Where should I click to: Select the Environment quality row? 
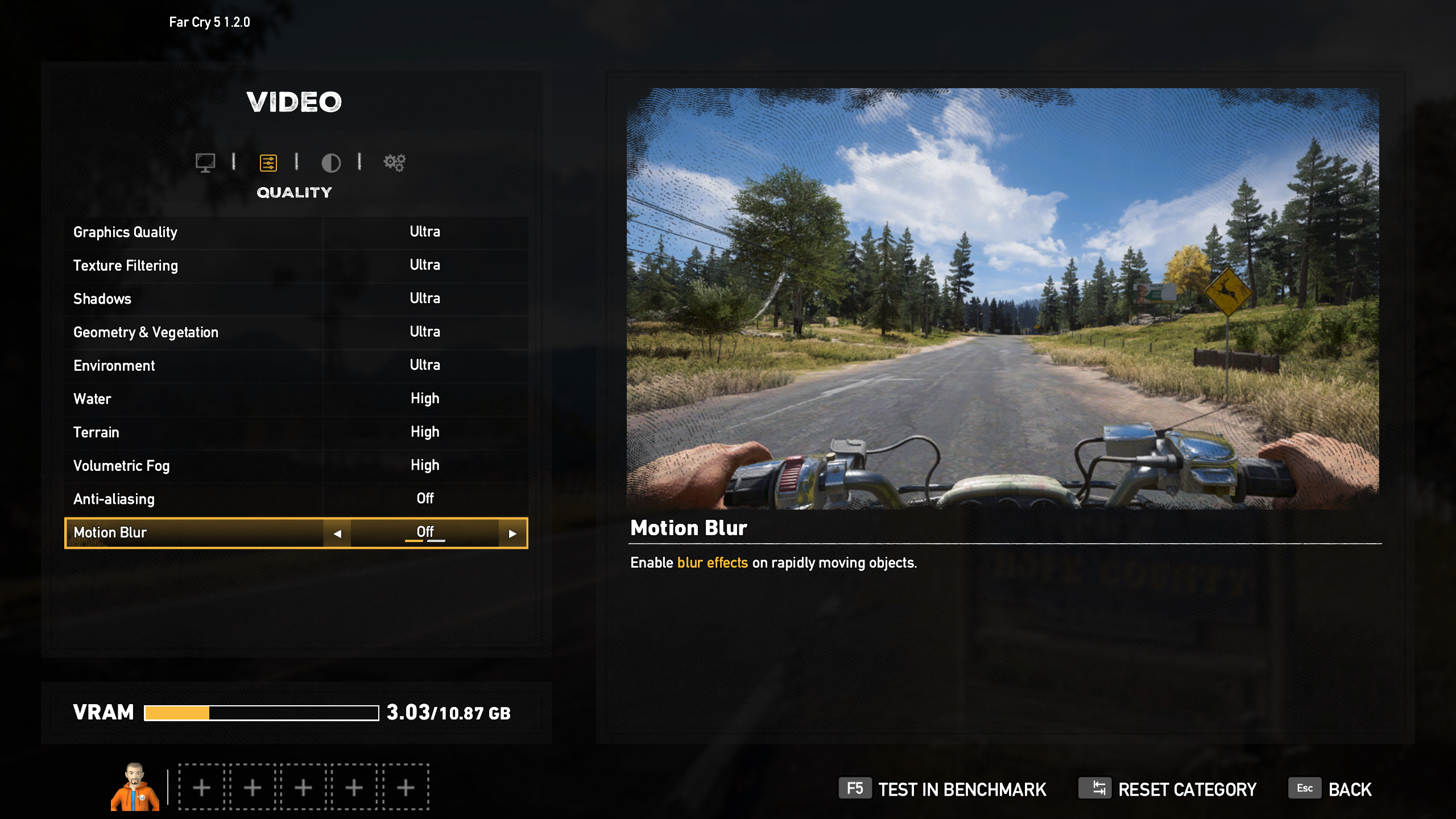tap(296, 365)
